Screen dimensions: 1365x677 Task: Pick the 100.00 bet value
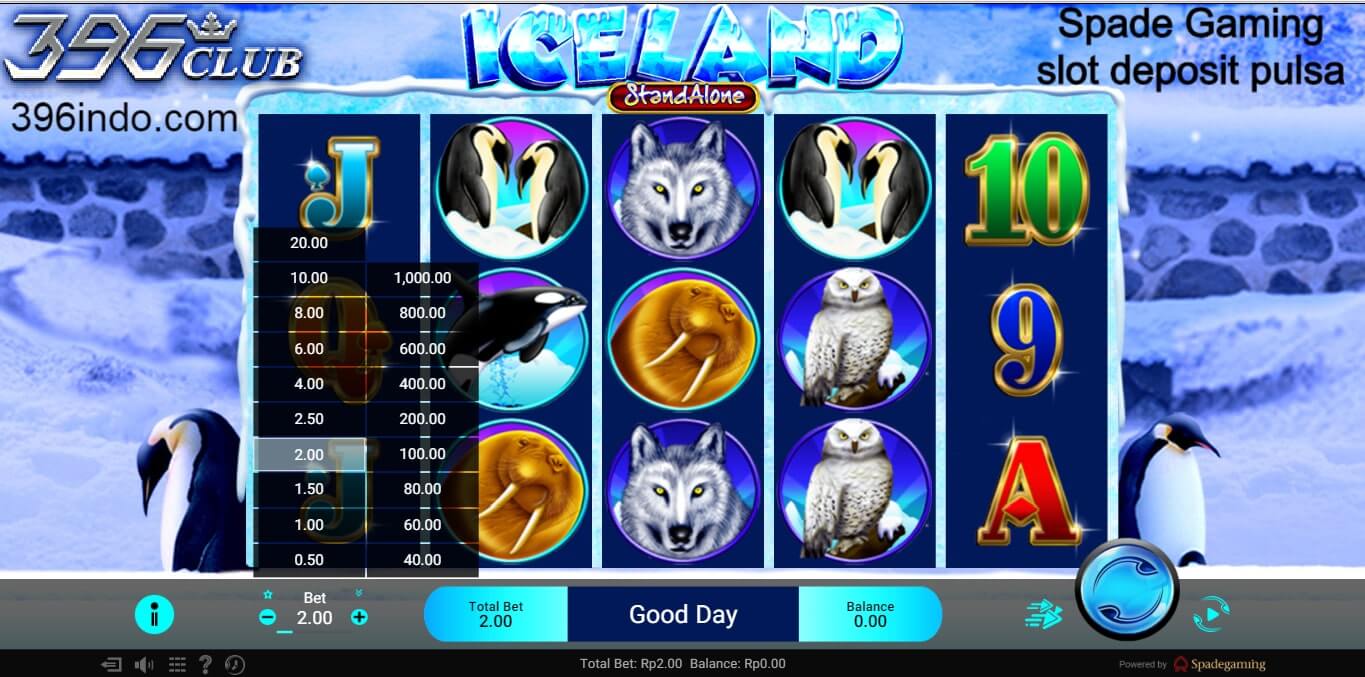click(x=422, y=454)
